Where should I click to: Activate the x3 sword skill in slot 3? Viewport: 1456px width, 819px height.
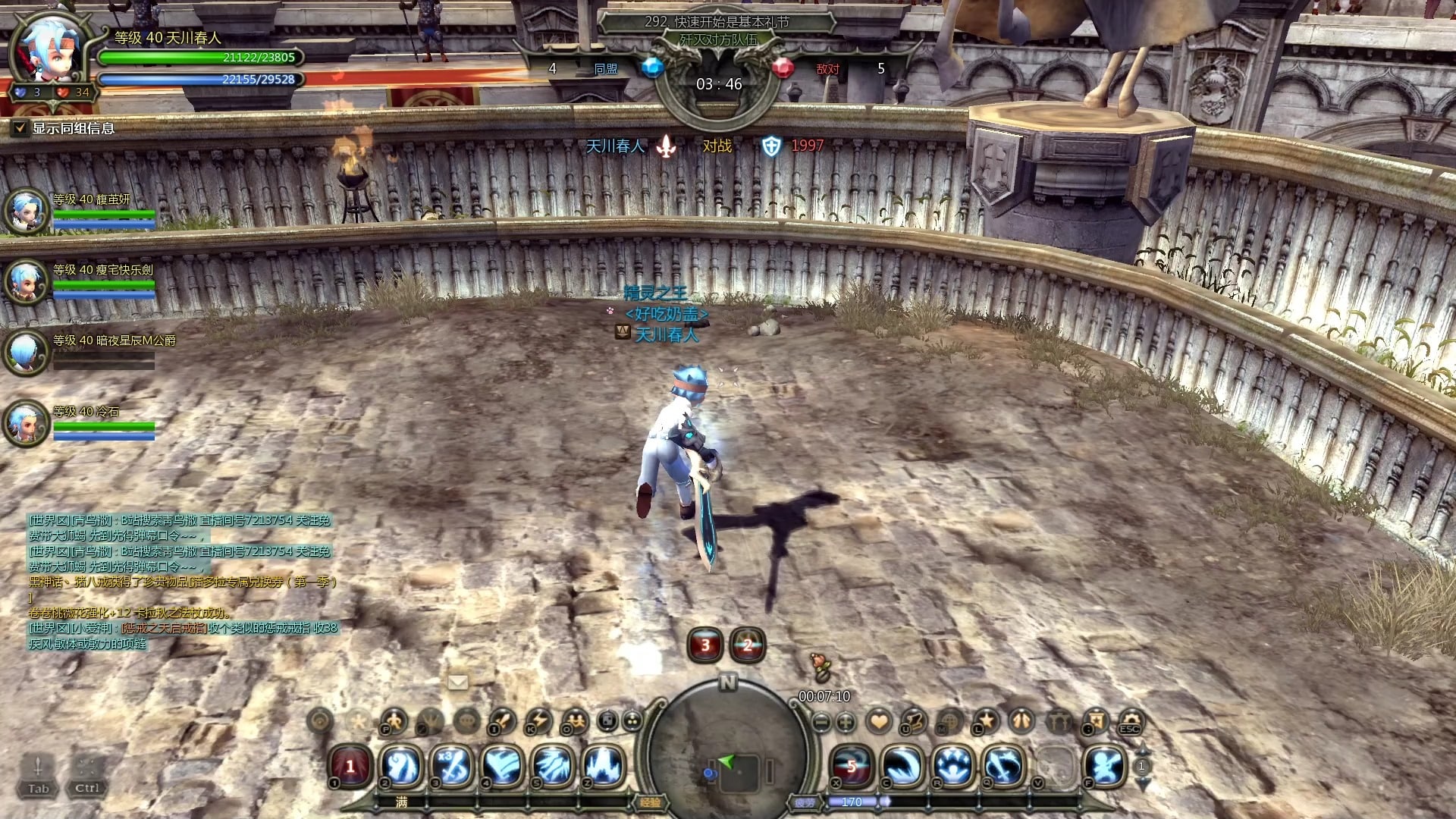453,766
